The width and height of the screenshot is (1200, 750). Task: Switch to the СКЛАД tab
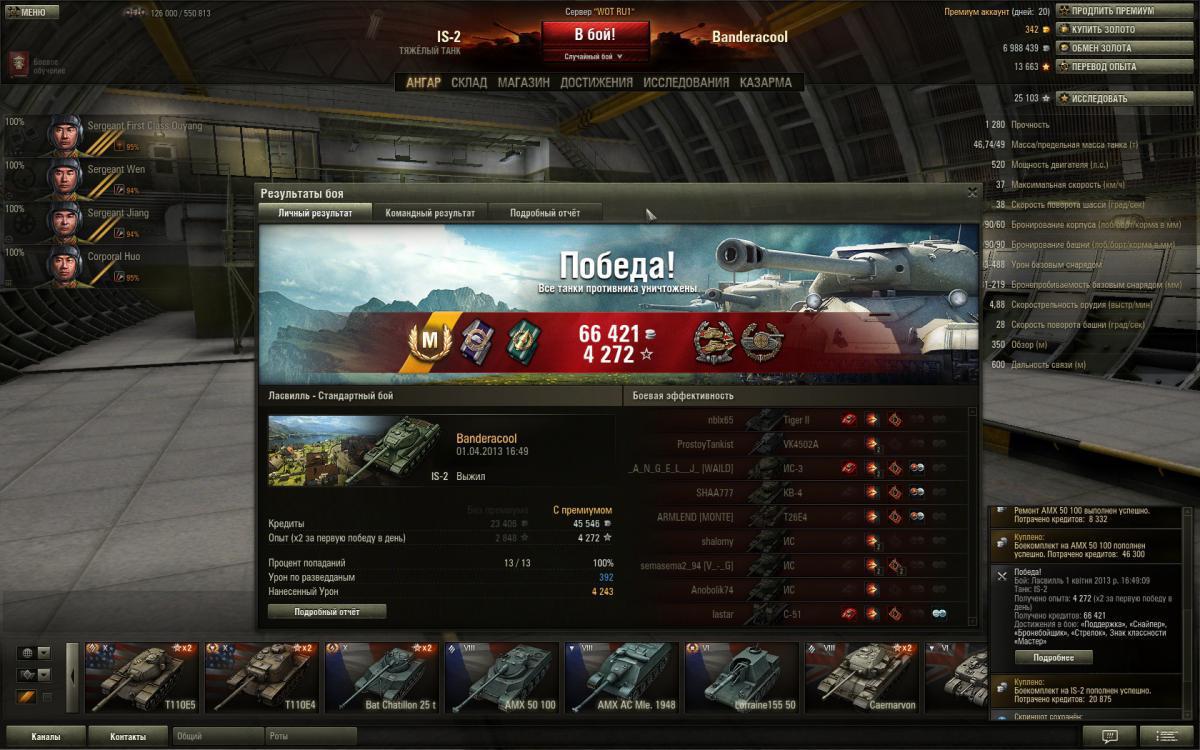(469, 83)
